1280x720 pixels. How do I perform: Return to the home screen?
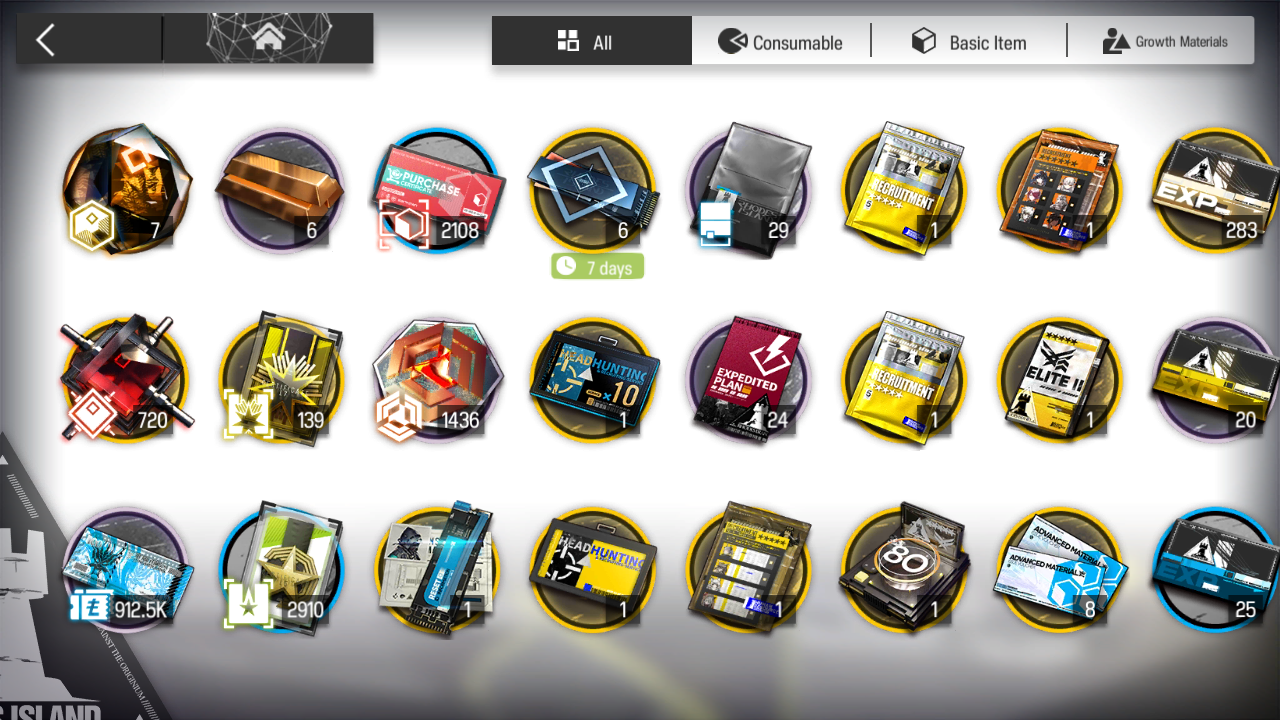[x=267, y=39]
